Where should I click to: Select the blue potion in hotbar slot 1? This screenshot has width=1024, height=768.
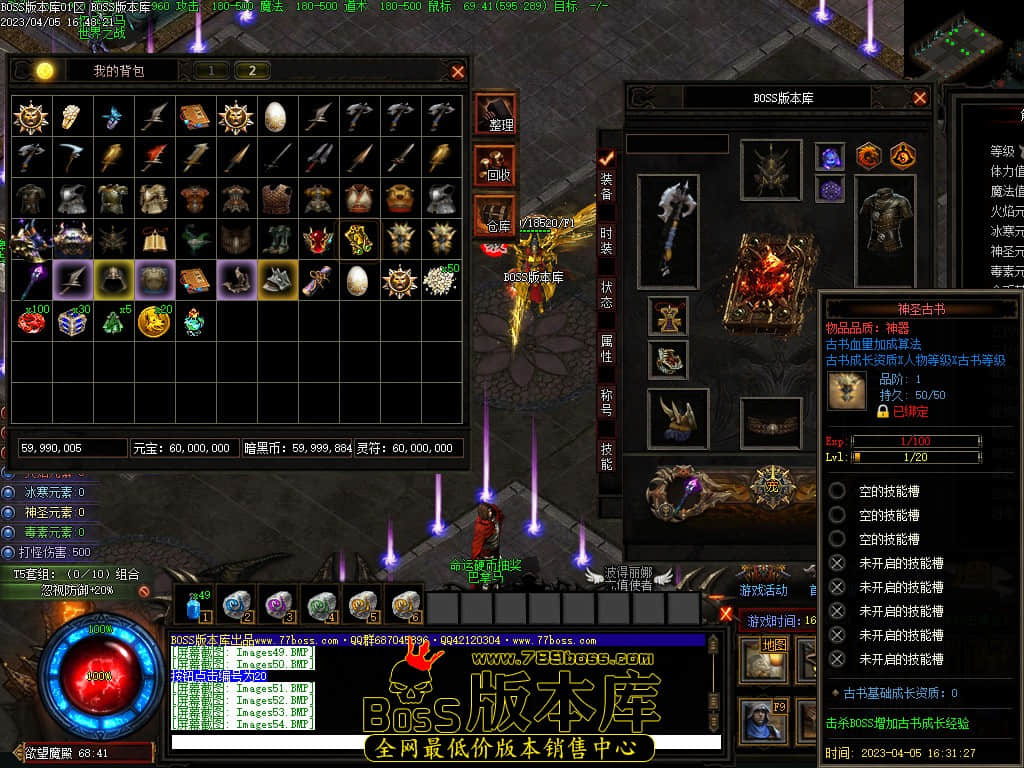[194, 605]
